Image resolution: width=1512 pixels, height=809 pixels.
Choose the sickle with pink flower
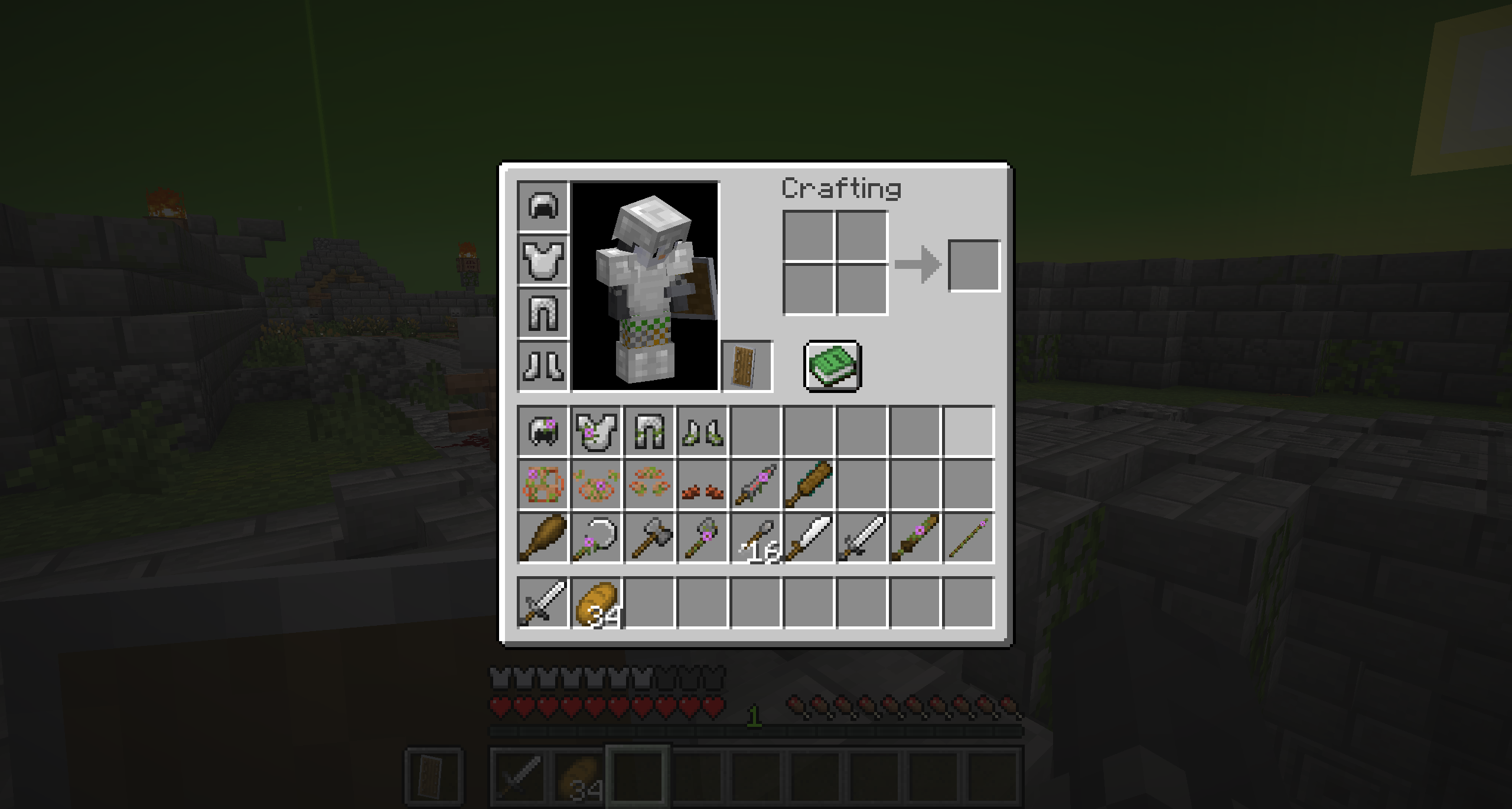596,538
